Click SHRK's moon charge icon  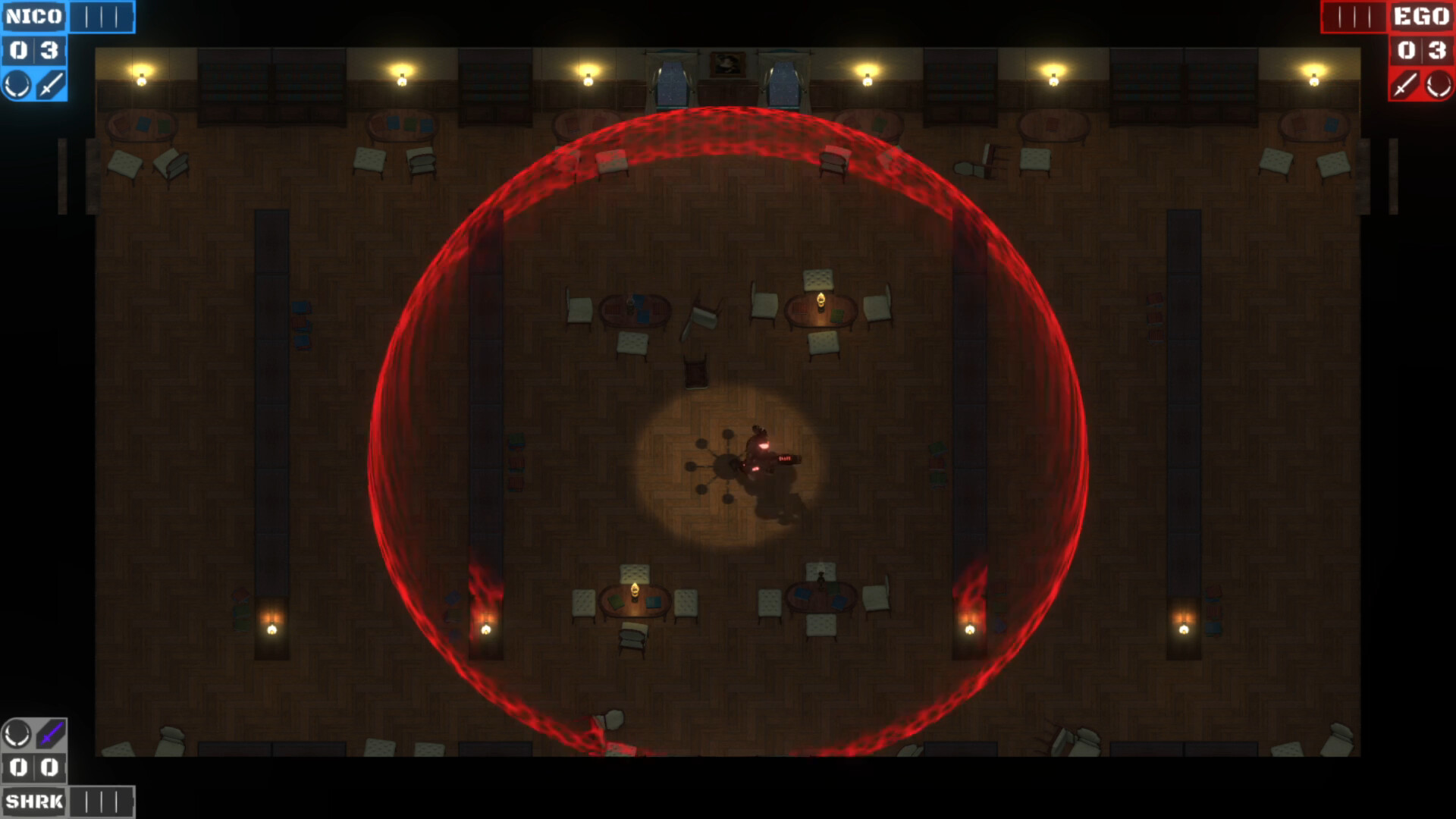17,733
